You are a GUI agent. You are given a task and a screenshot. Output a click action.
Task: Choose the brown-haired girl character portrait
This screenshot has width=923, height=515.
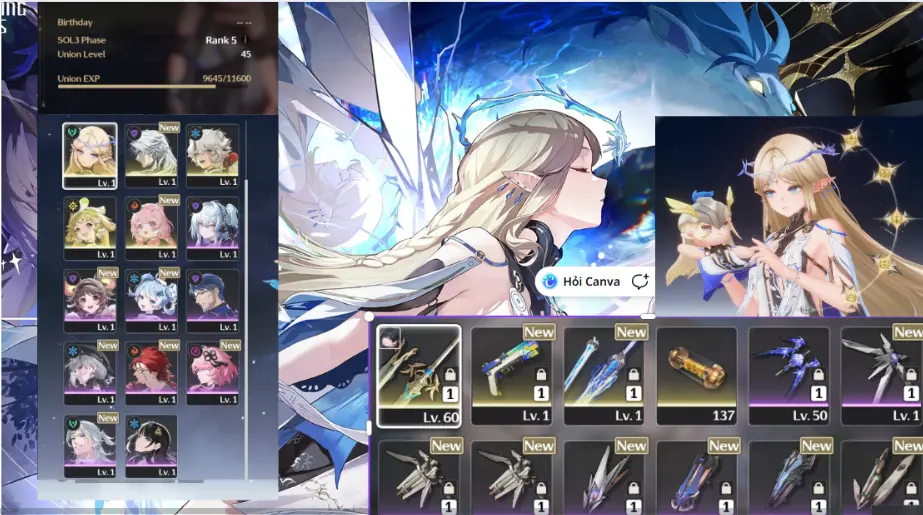point(90,300)
